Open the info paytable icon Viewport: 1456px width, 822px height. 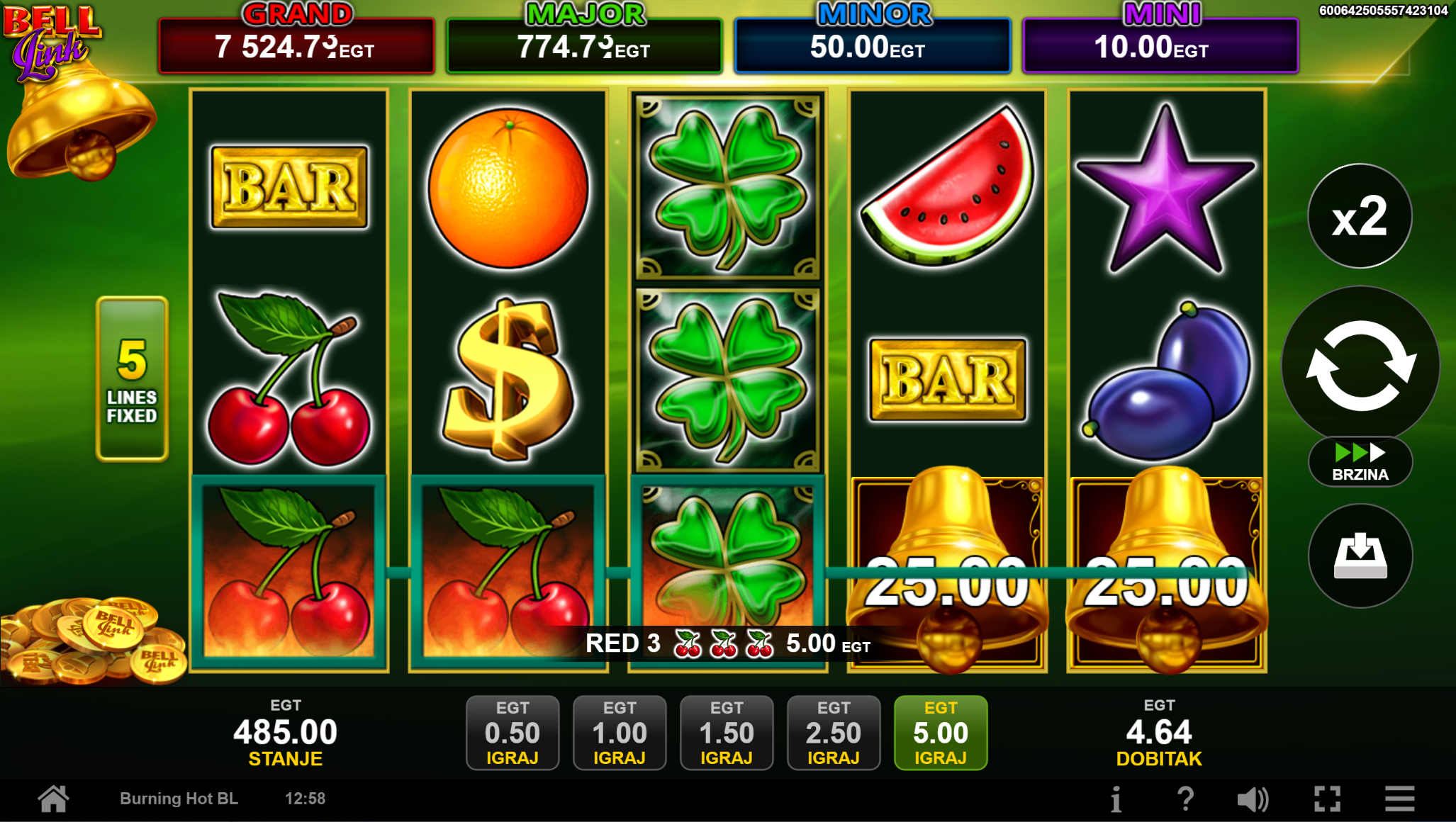point(1116,799)
